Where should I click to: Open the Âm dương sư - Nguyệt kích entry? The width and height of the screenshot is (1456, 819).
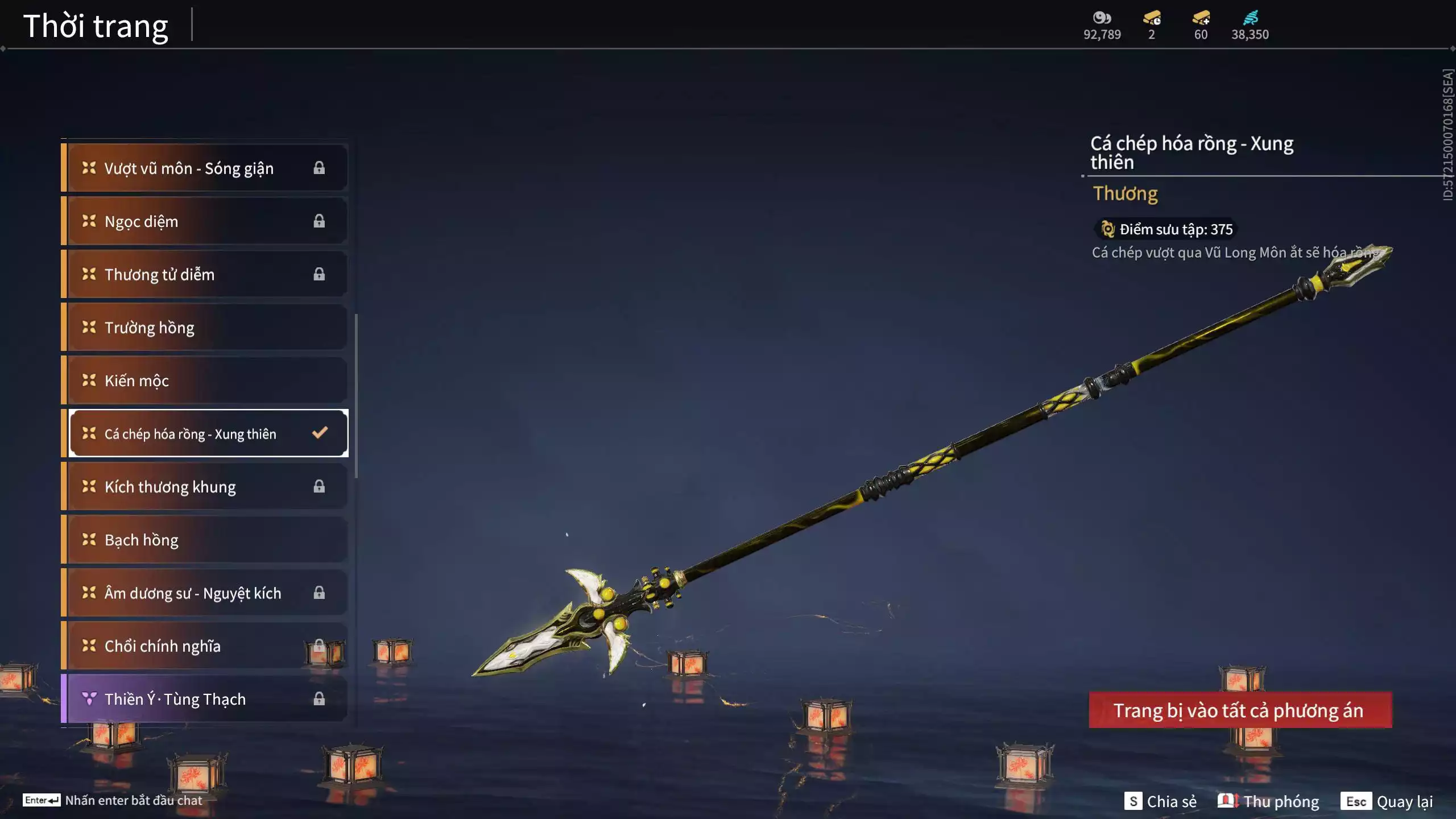(205, 593)
